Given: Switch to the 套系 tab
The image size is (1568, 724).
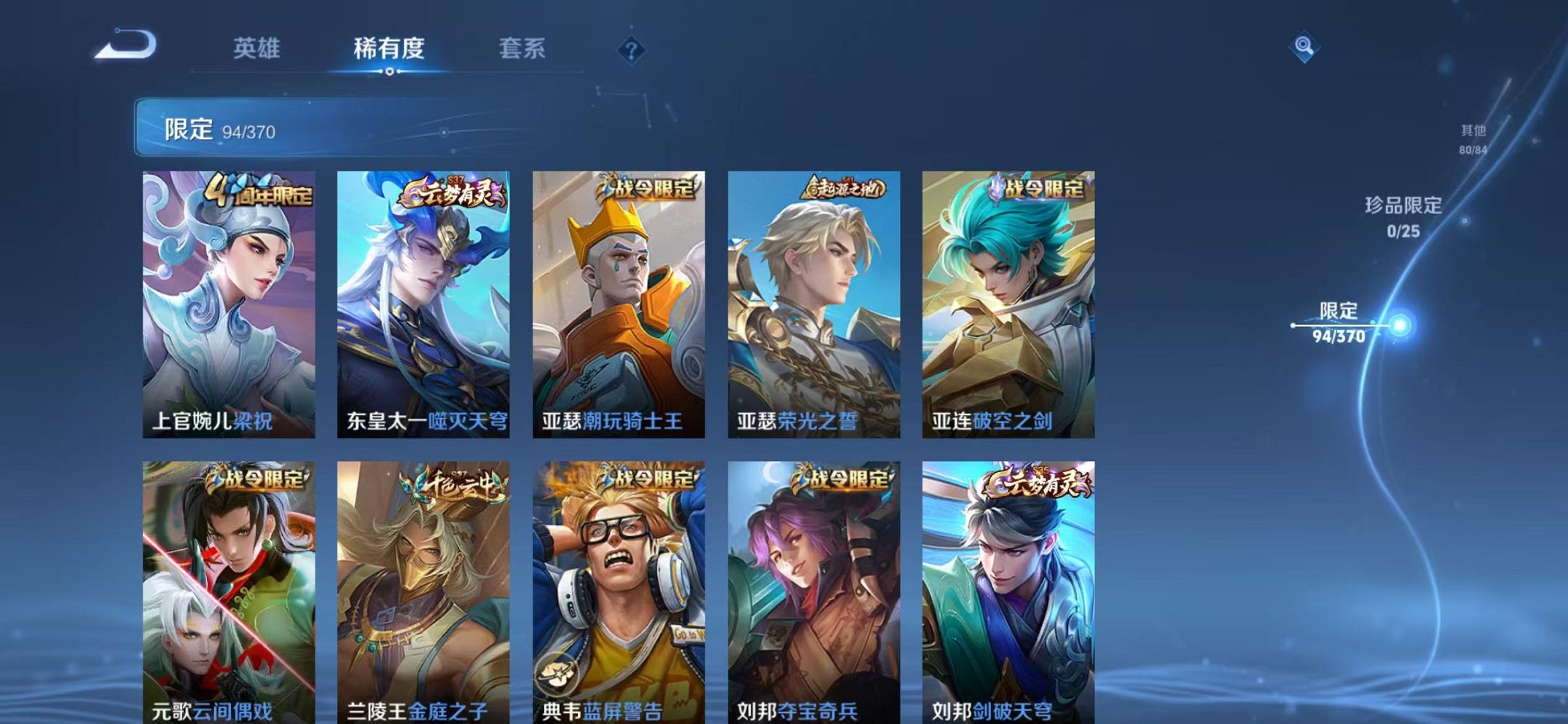Looking at the screenshot, I should click(522, 50).
